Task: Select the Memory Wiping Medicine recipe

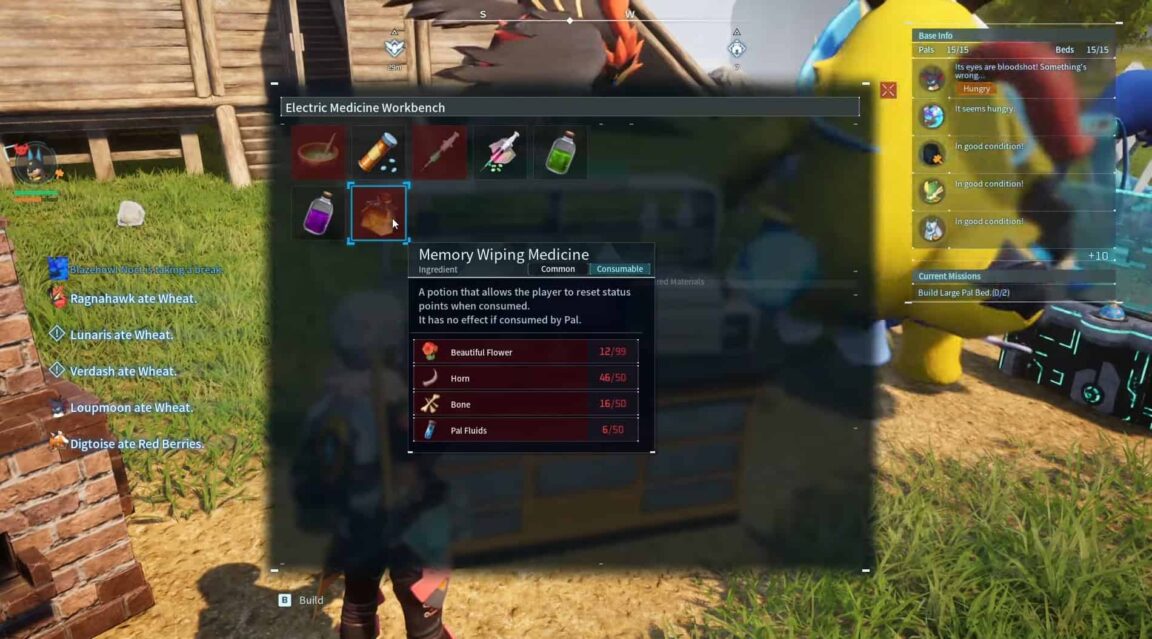Action: click(378, 212)
